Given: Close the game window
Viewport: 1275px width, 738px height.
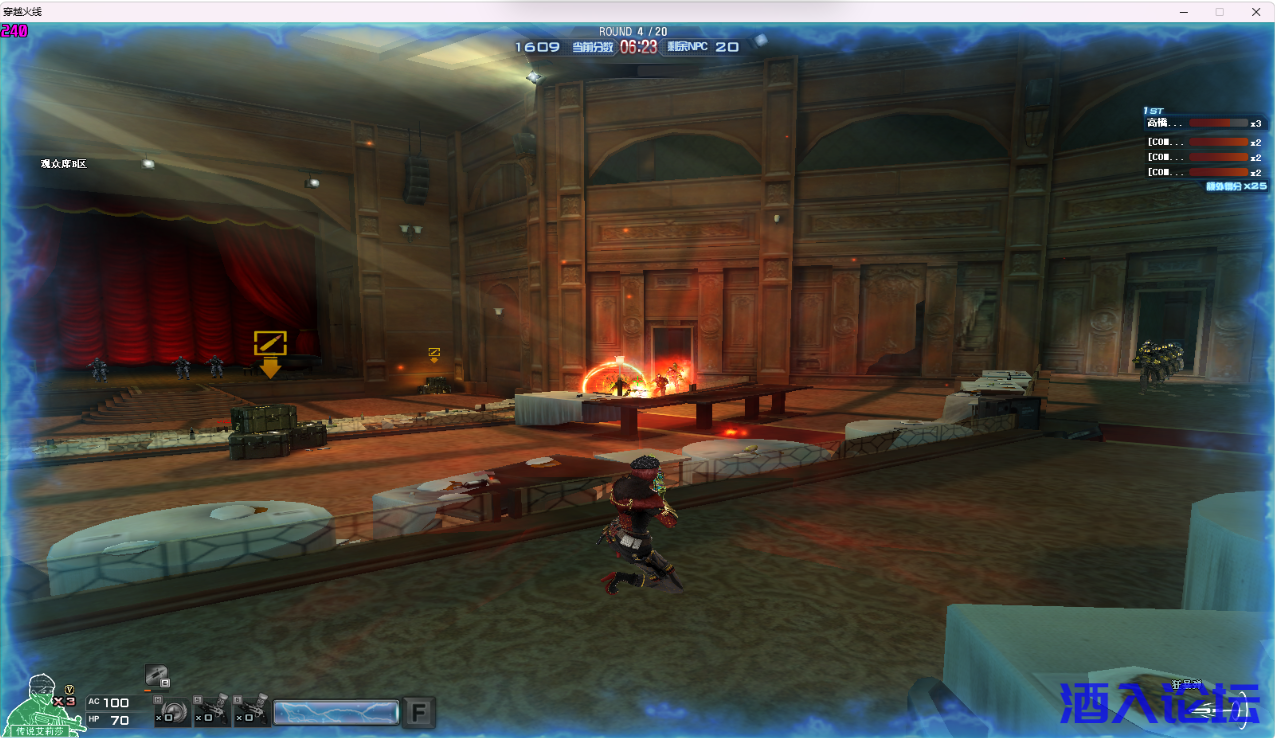Looking at the screenshot, I should (x=1255, y=12).
